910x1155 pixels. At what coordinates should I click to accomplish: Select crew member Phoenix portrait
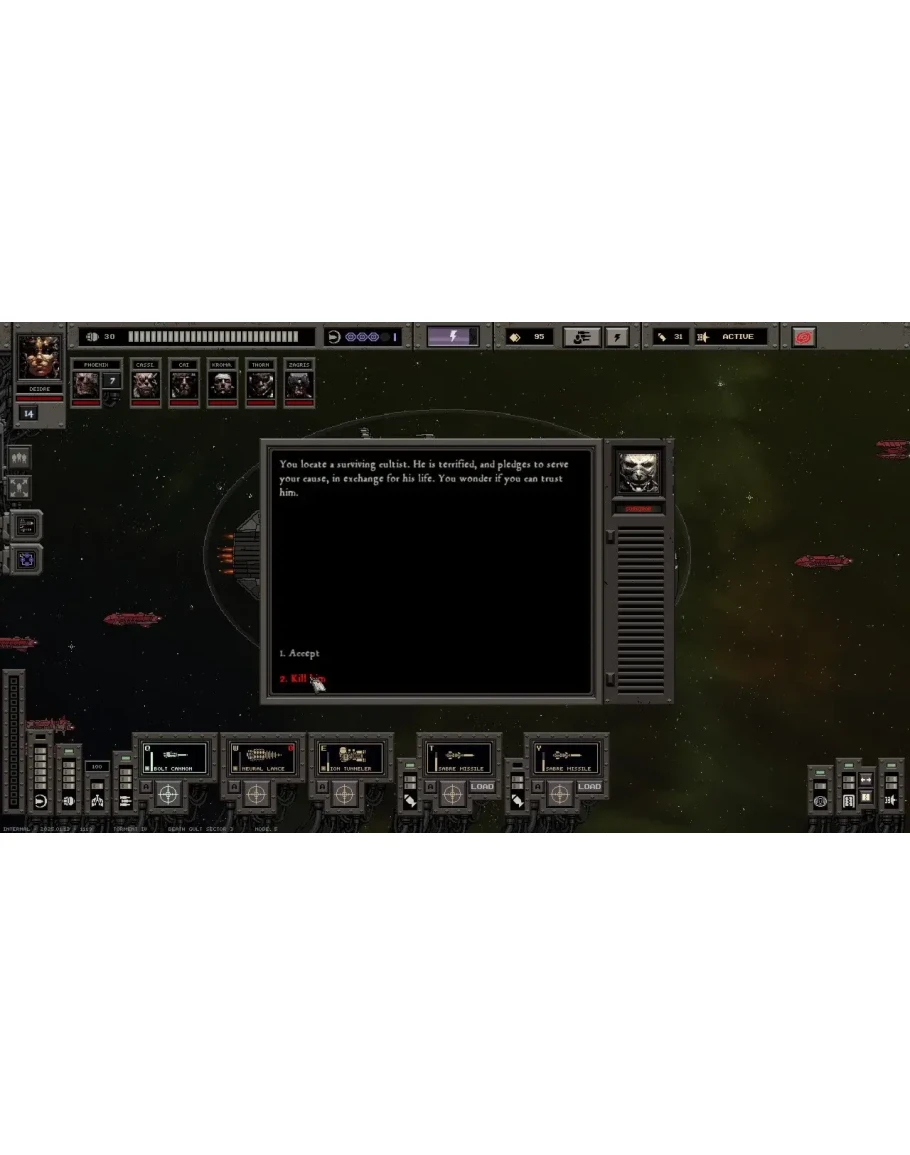pos(86,385)
